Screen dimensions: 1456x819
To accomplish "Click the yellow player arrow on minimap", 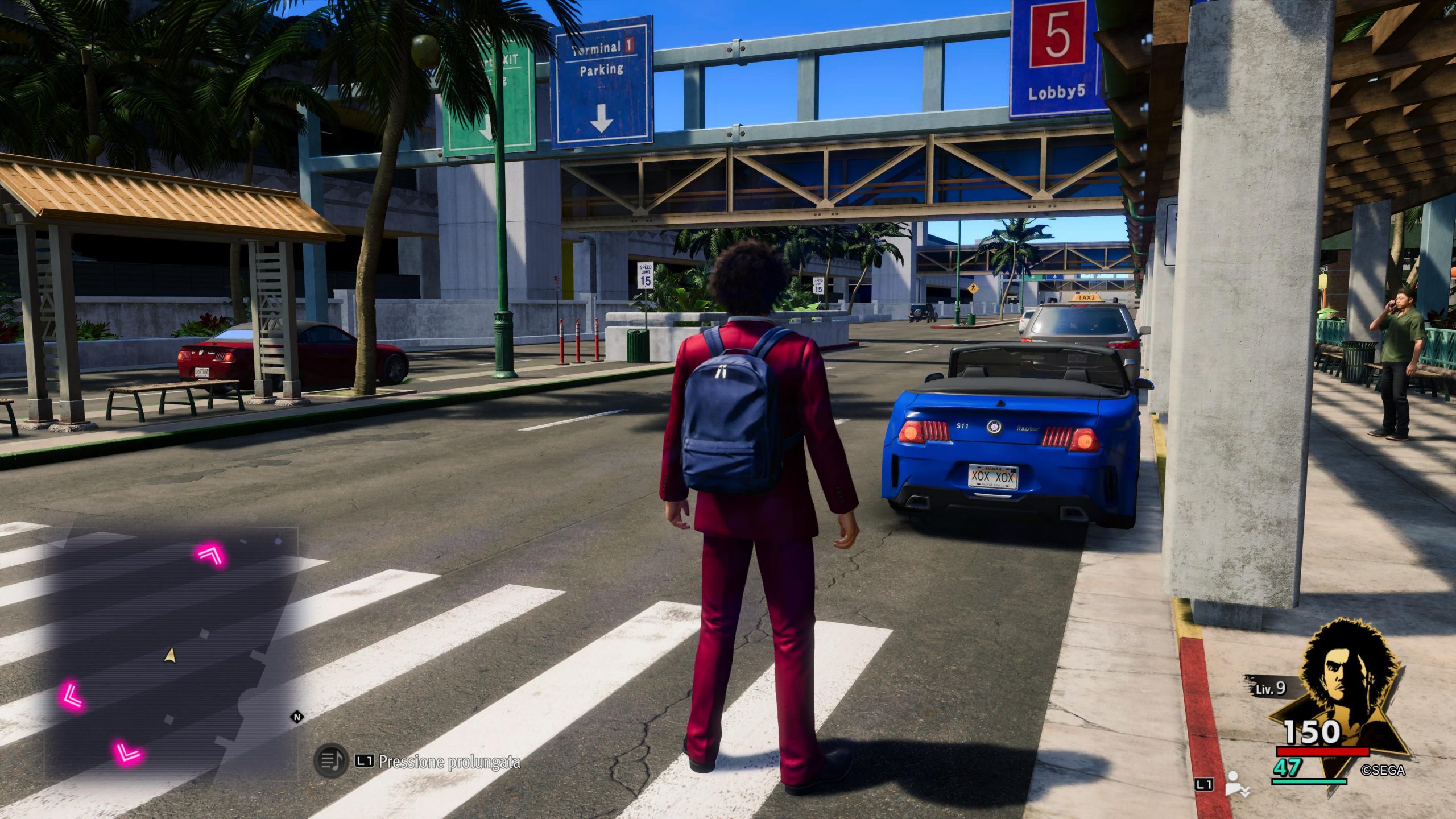I will [169, 656].
